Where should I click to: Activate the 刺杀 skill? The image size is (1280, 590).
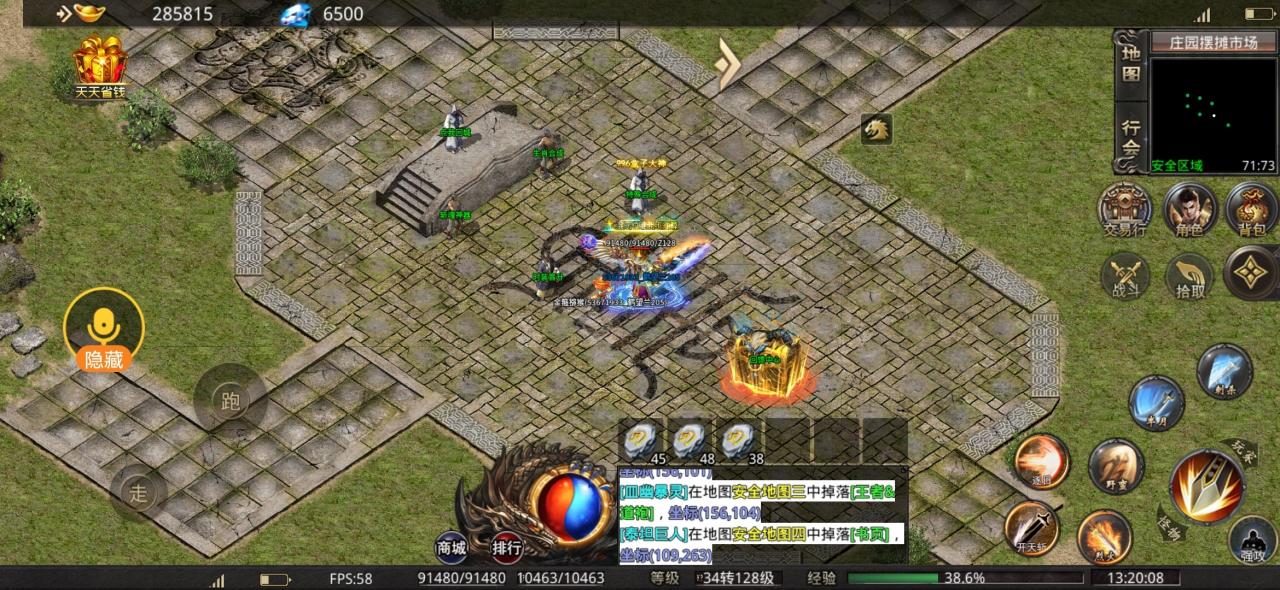[1224, 371]
